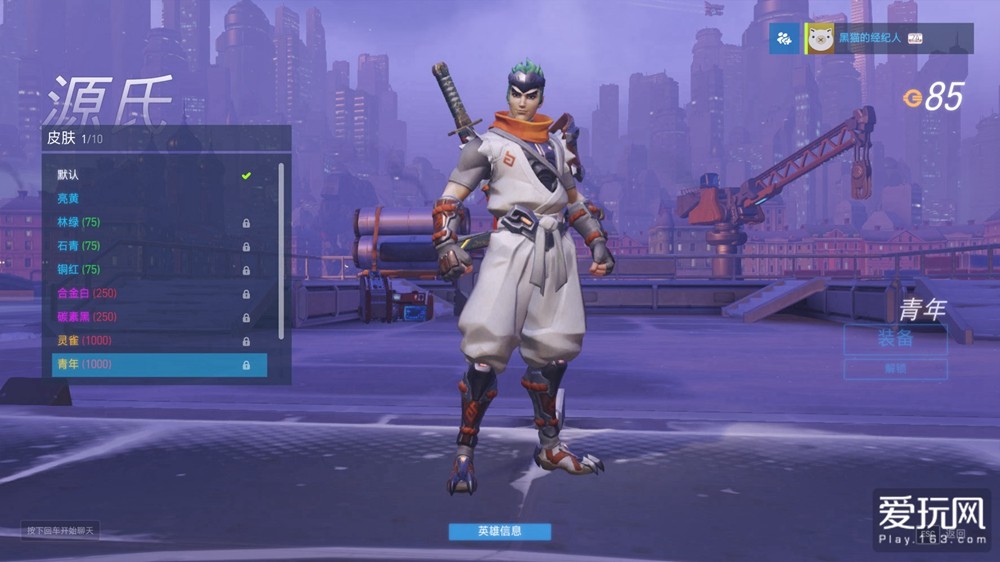
Task: Open 英雄信息 hero info
Action: [499, 531]
